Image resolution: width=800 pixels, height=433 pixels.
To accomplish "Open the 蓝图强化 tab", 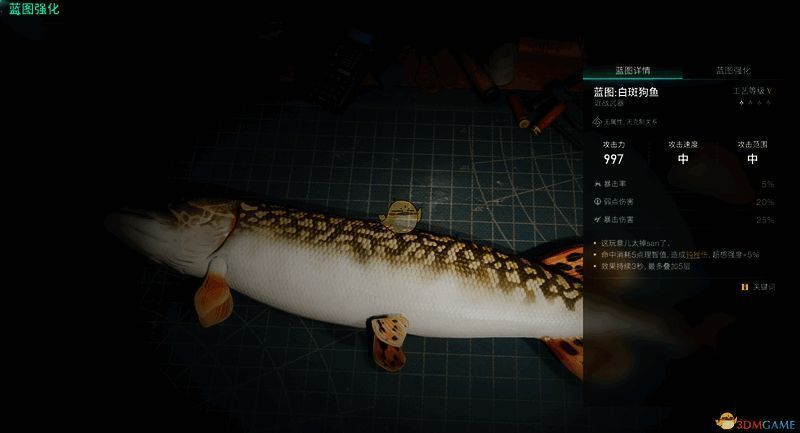I will click(x=732, y=71).
